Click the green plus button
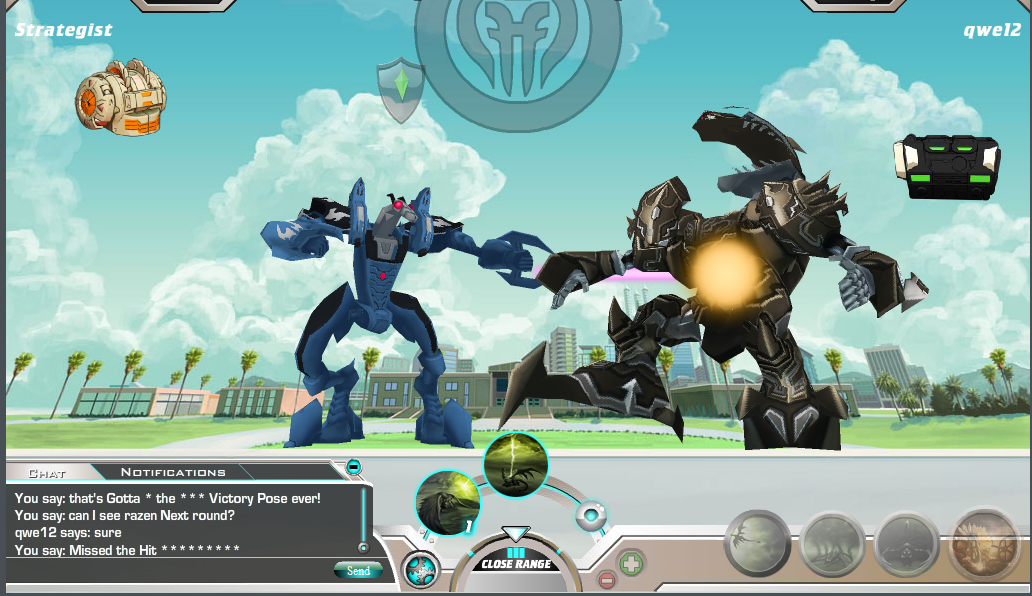This screenshot has width=1032, height=596. point(631,563)
